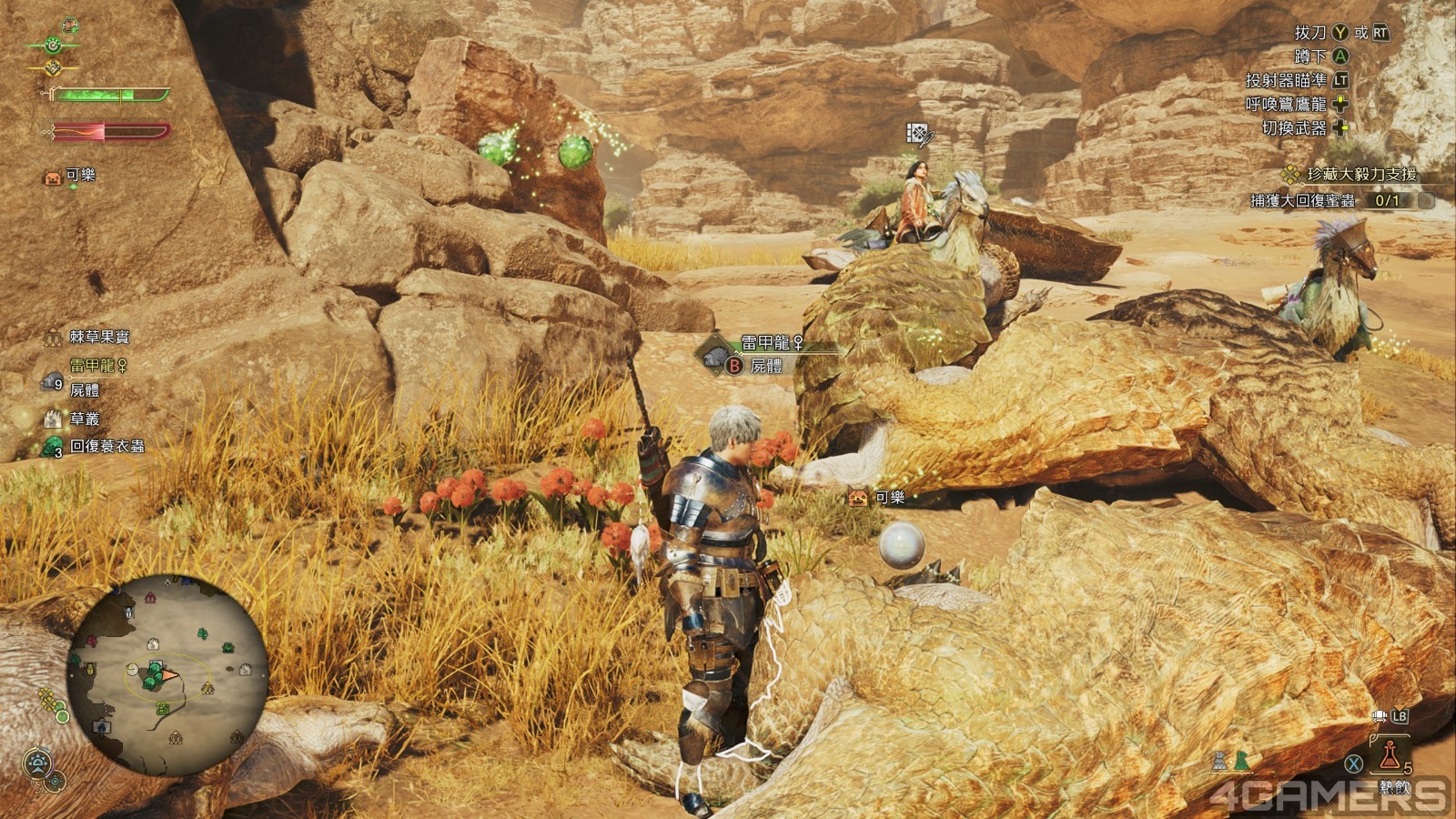Click the 4GAMERS watermark logo

[1328, 796]
